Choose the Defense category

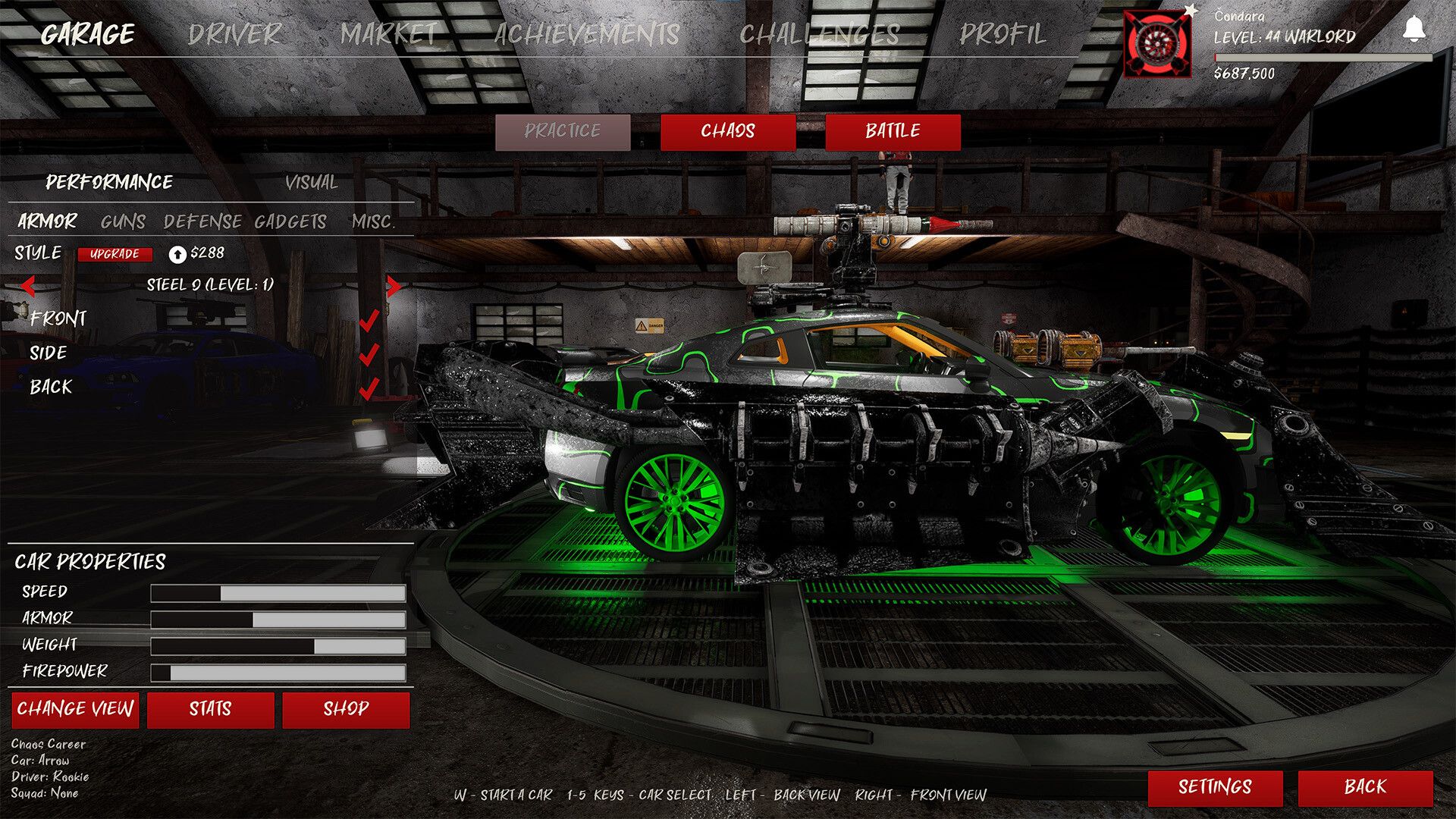click(x=202, y=221)
